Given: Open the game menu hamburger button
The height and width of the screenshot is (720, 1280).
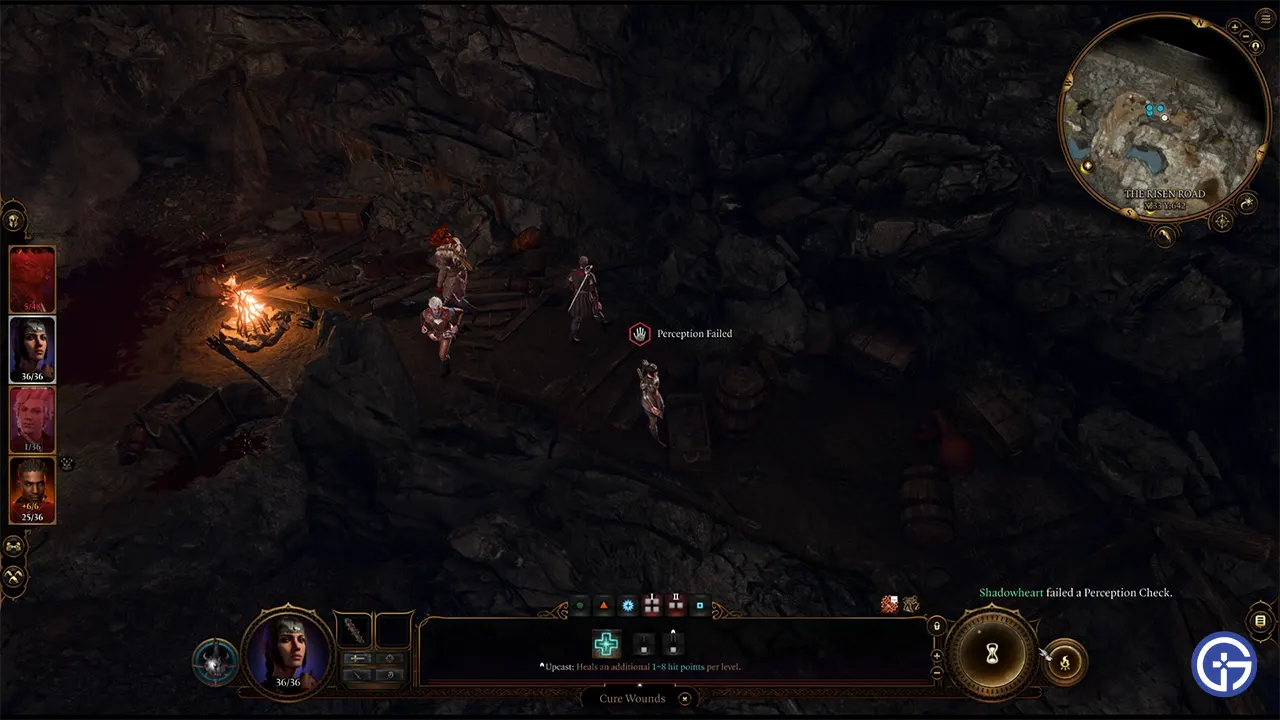Looking at the screenshot, I should point(1266,19).
